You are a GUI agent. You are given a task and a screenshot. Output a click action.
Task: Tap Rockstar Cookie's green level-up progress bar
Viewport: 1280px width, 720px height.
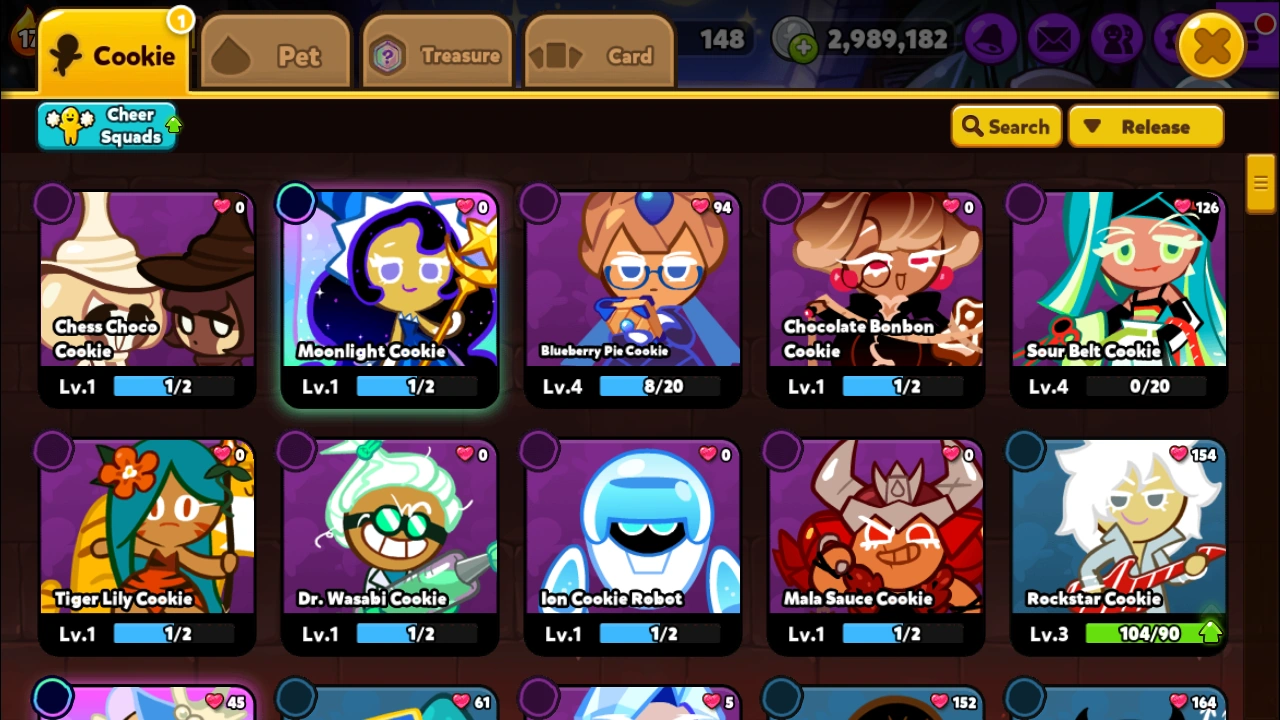point(1152,632)
